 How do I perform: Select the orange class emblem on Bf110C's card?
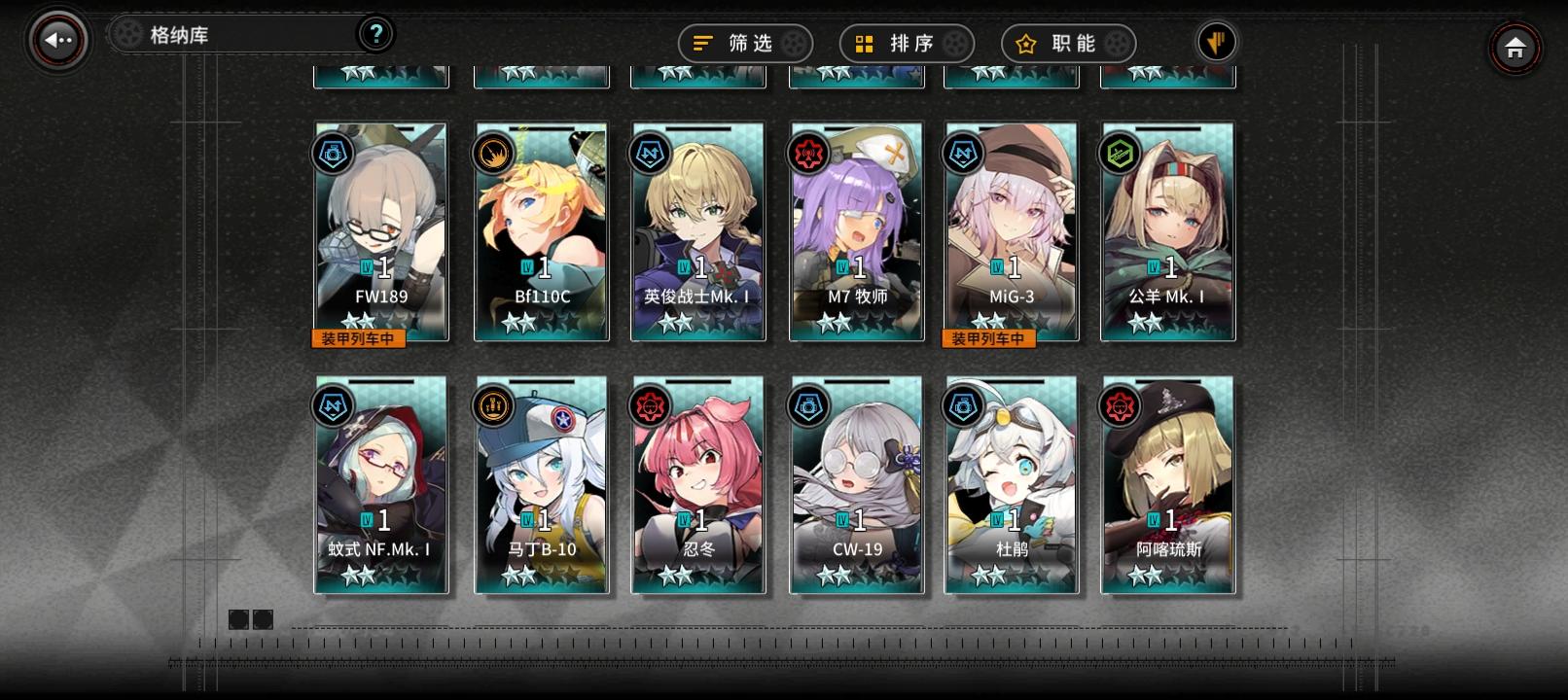click(x=490, y=152)
